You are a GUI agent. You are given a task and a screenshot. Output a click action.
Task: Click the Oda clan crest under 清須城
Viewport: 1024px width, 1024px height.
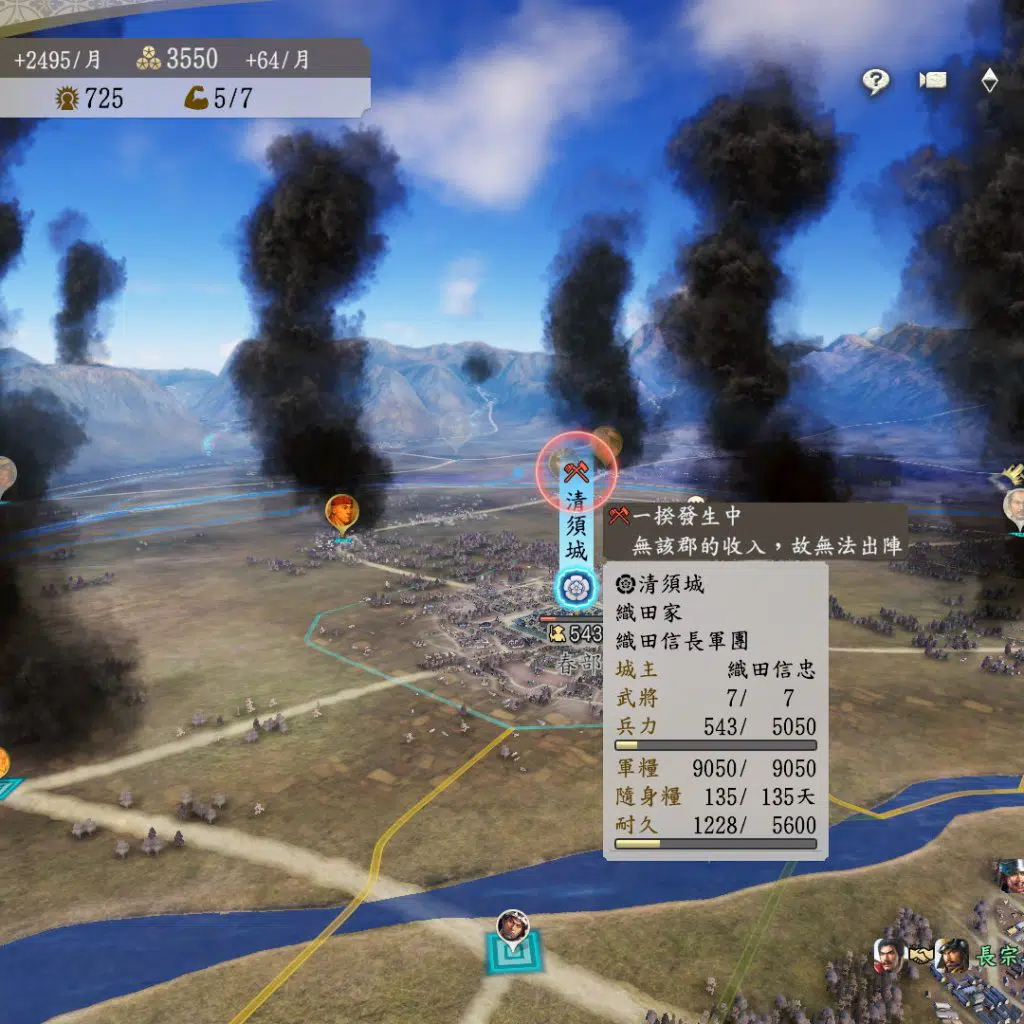[576, 586]
